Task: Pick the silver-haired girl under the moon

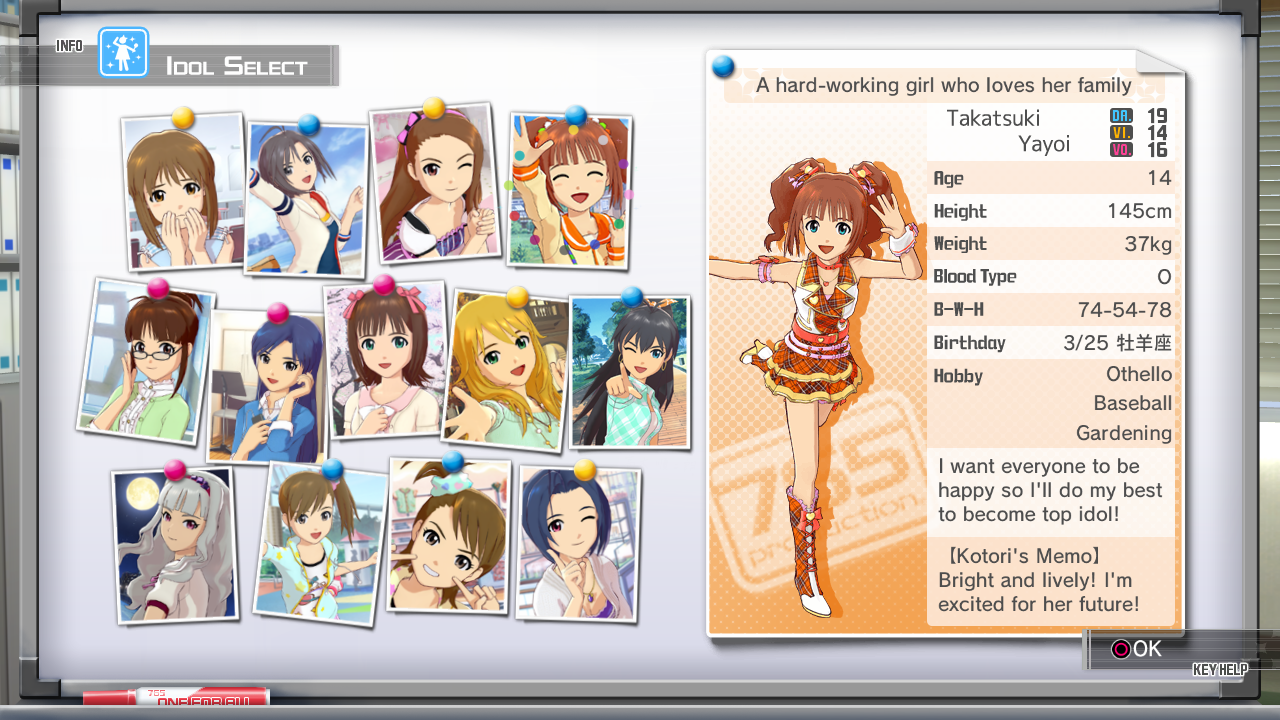Action: pos(175,545)
